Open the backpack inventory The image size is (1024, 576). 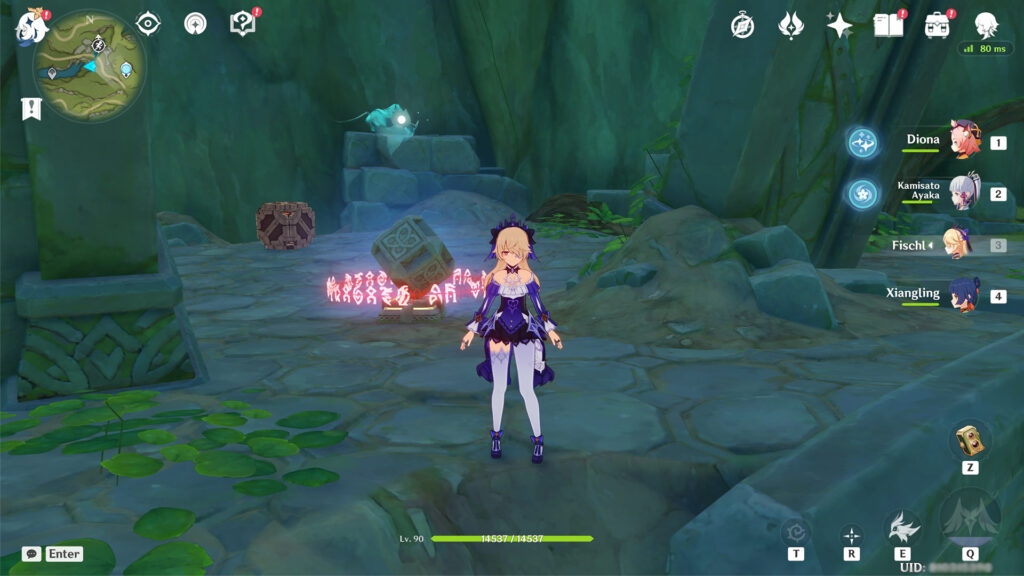(x=937, y=25)
